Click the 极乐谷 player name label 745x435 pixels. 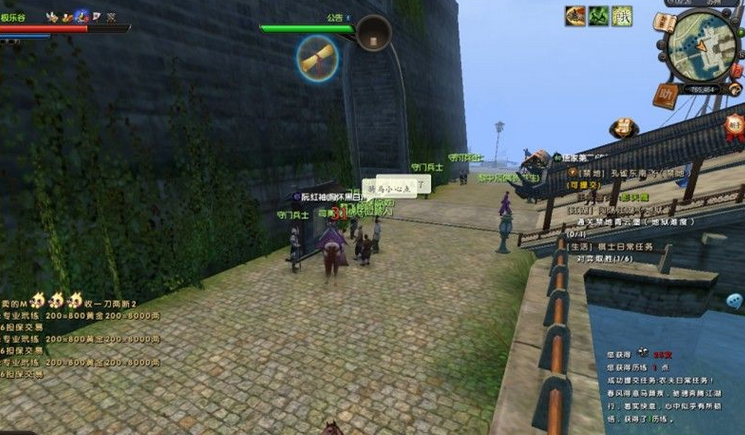[15, 17]
